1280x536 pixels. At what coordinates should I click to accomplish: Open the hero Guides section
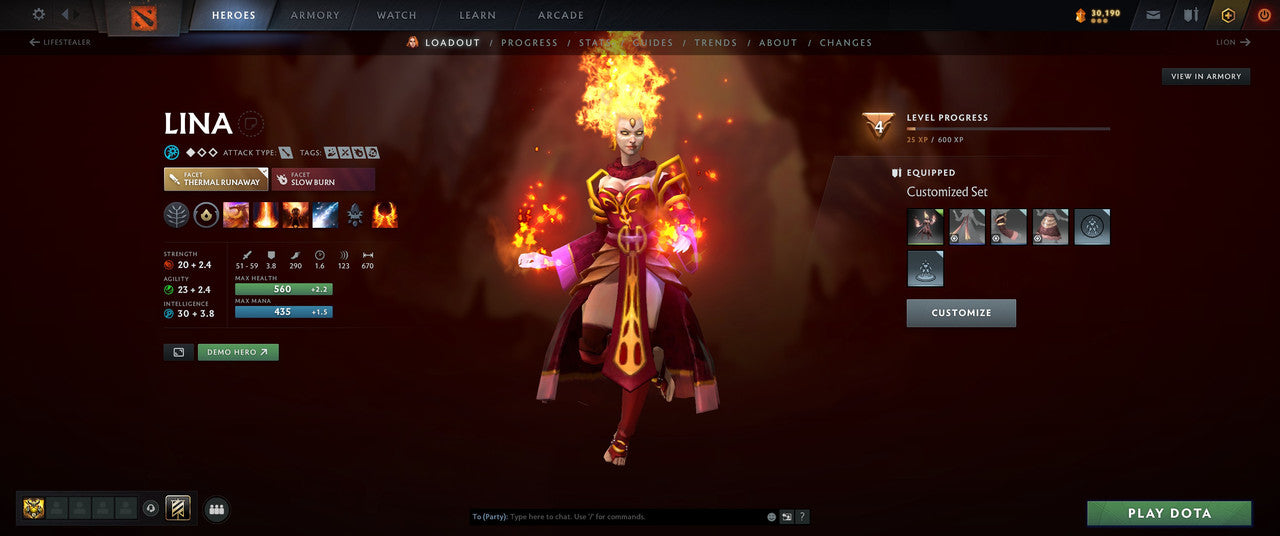click(x=653, y=43)
